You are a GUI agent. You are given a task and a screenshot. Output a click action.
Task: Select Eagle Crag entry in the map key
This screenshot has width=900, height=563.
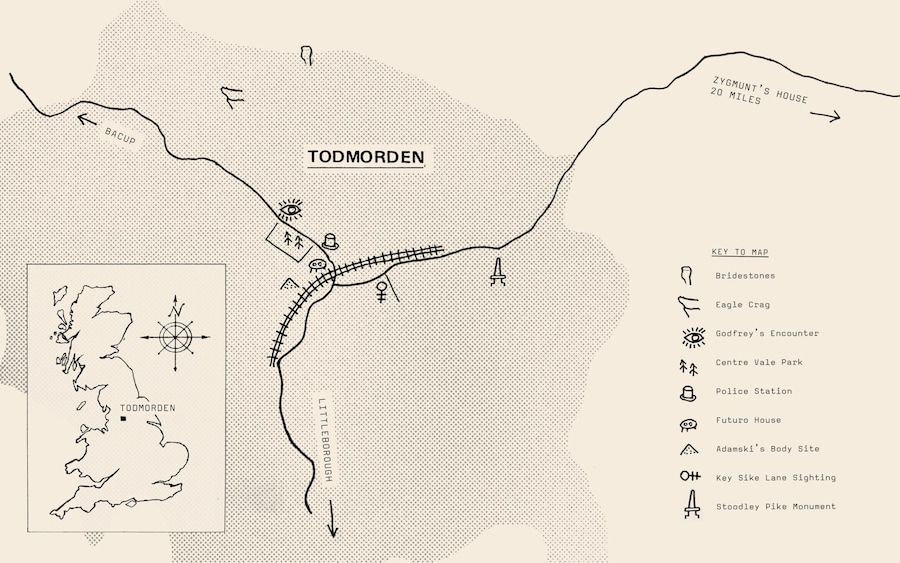pos(744,304)
